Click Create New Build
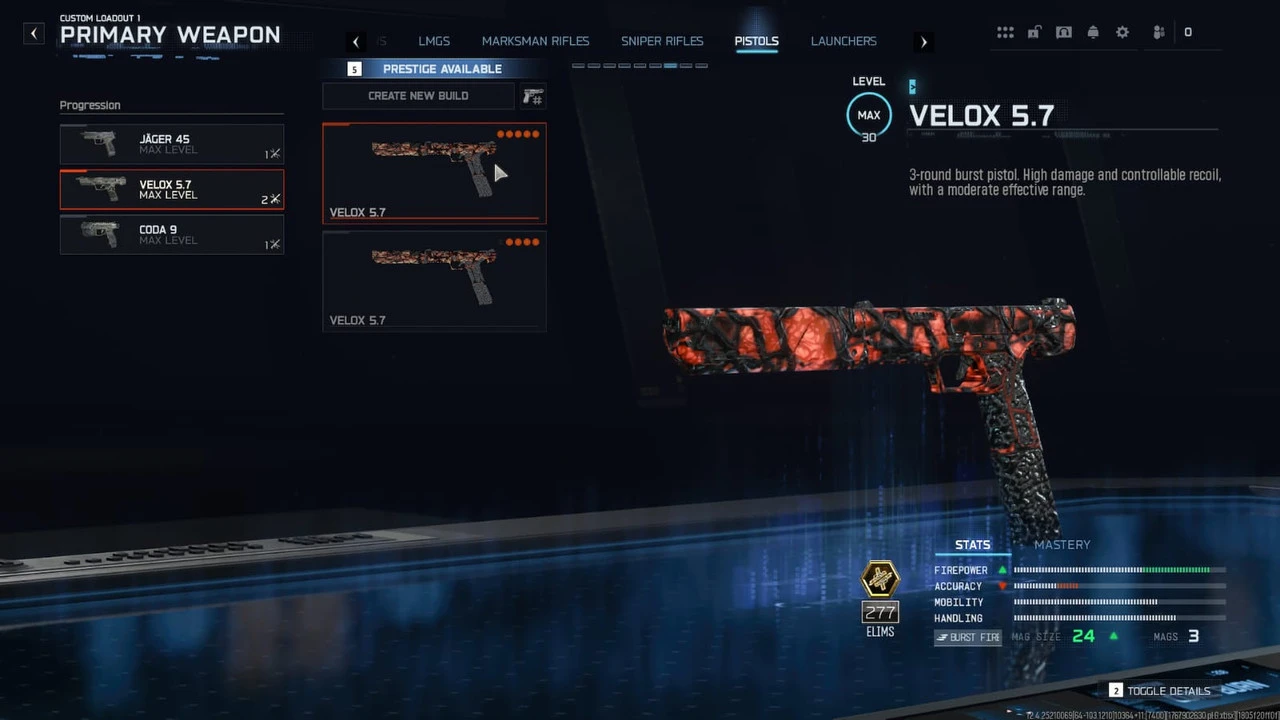Image resolution: width=1280 pixels, height=720 pixels. click(x=418, y=95)
